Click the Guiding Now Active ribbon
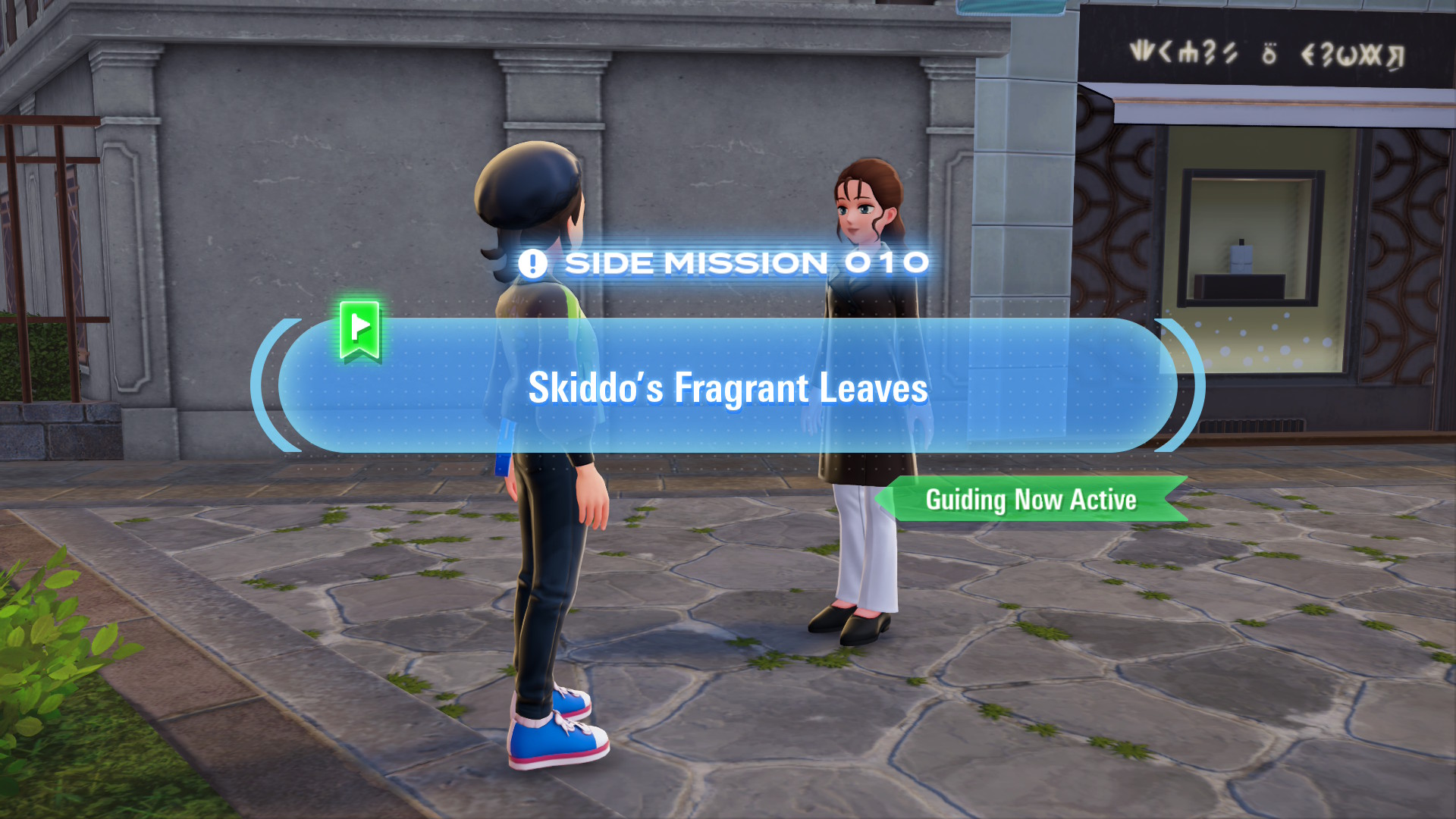1456x819 pixels. [x=1031, y=500]
